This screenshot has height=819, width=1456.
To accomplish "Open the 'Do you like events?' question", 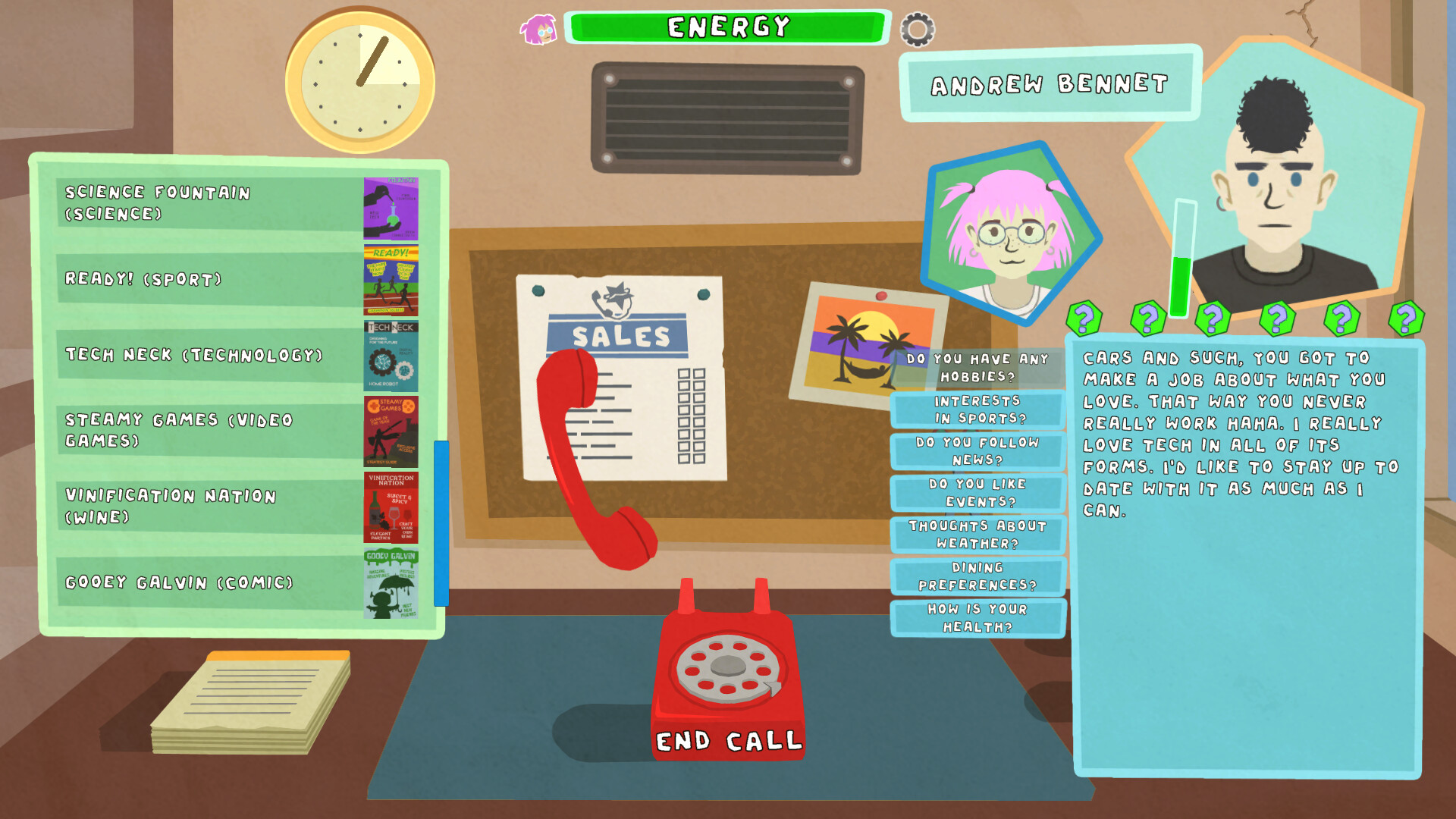I will pyautogui.click(x=978, y=493).
